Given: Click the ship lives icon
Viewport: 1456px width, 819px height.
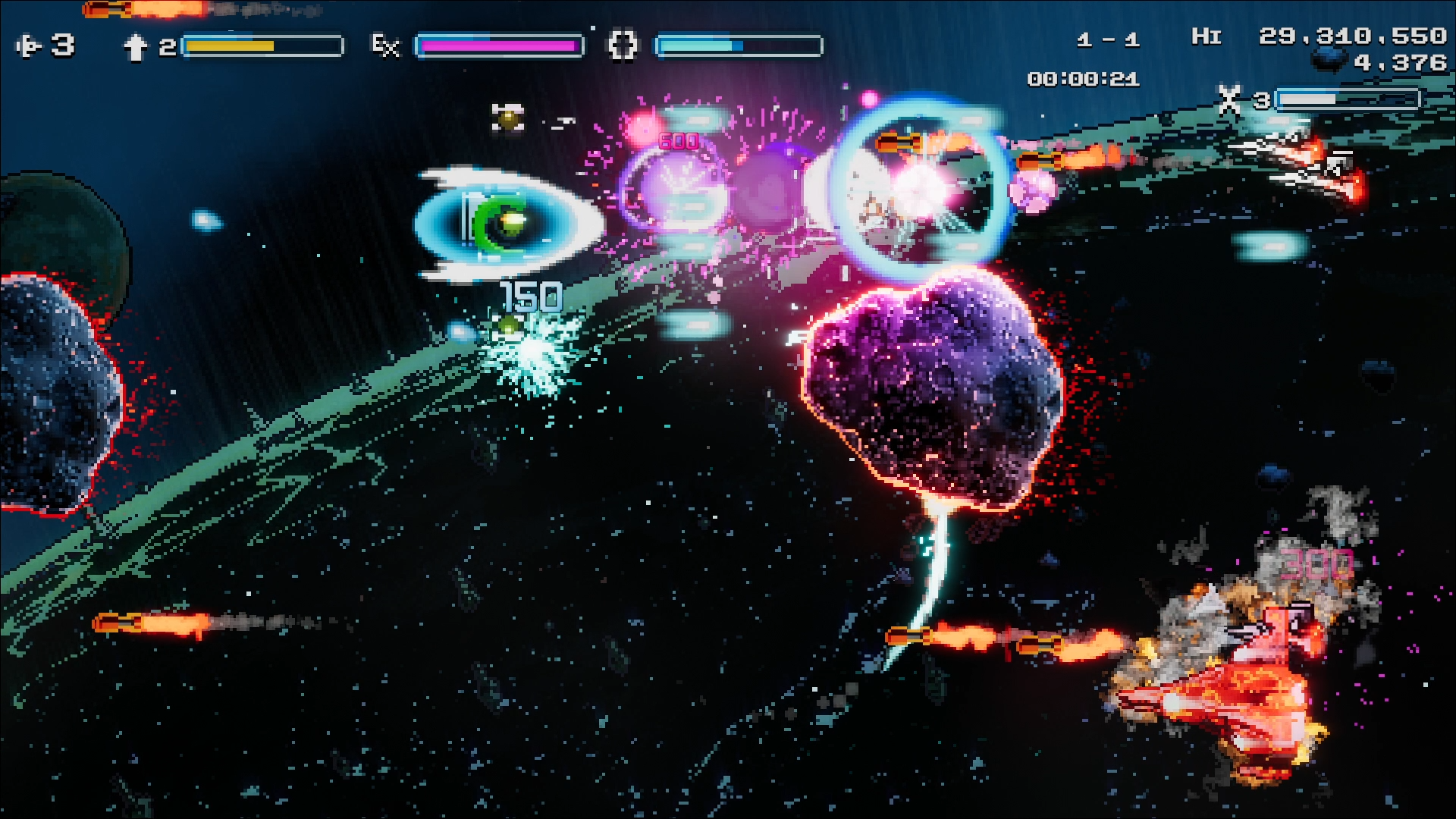Looking at the screenshot, I should click(29, 46).
